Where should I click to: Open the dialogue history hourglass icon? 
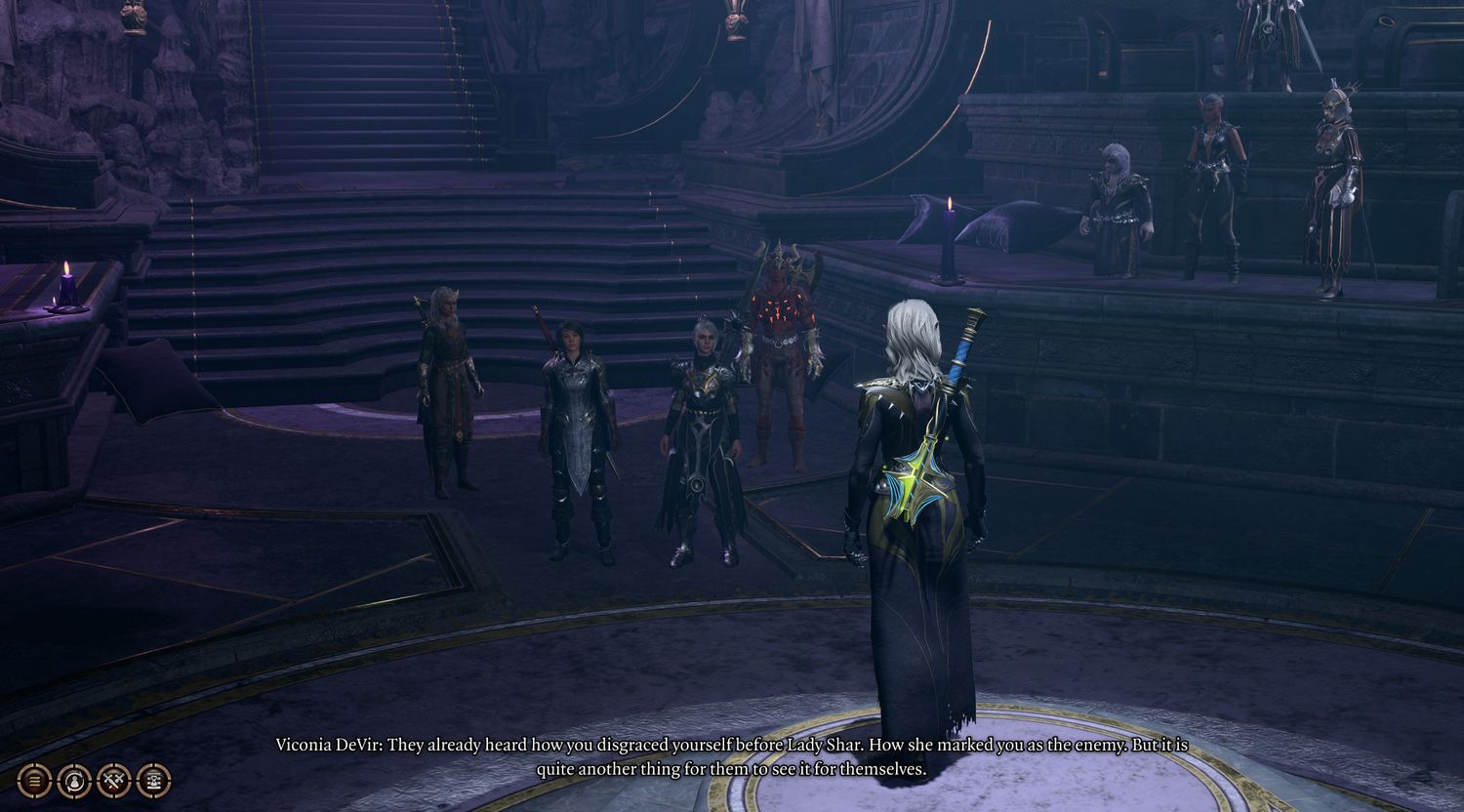tap(154, 780)
